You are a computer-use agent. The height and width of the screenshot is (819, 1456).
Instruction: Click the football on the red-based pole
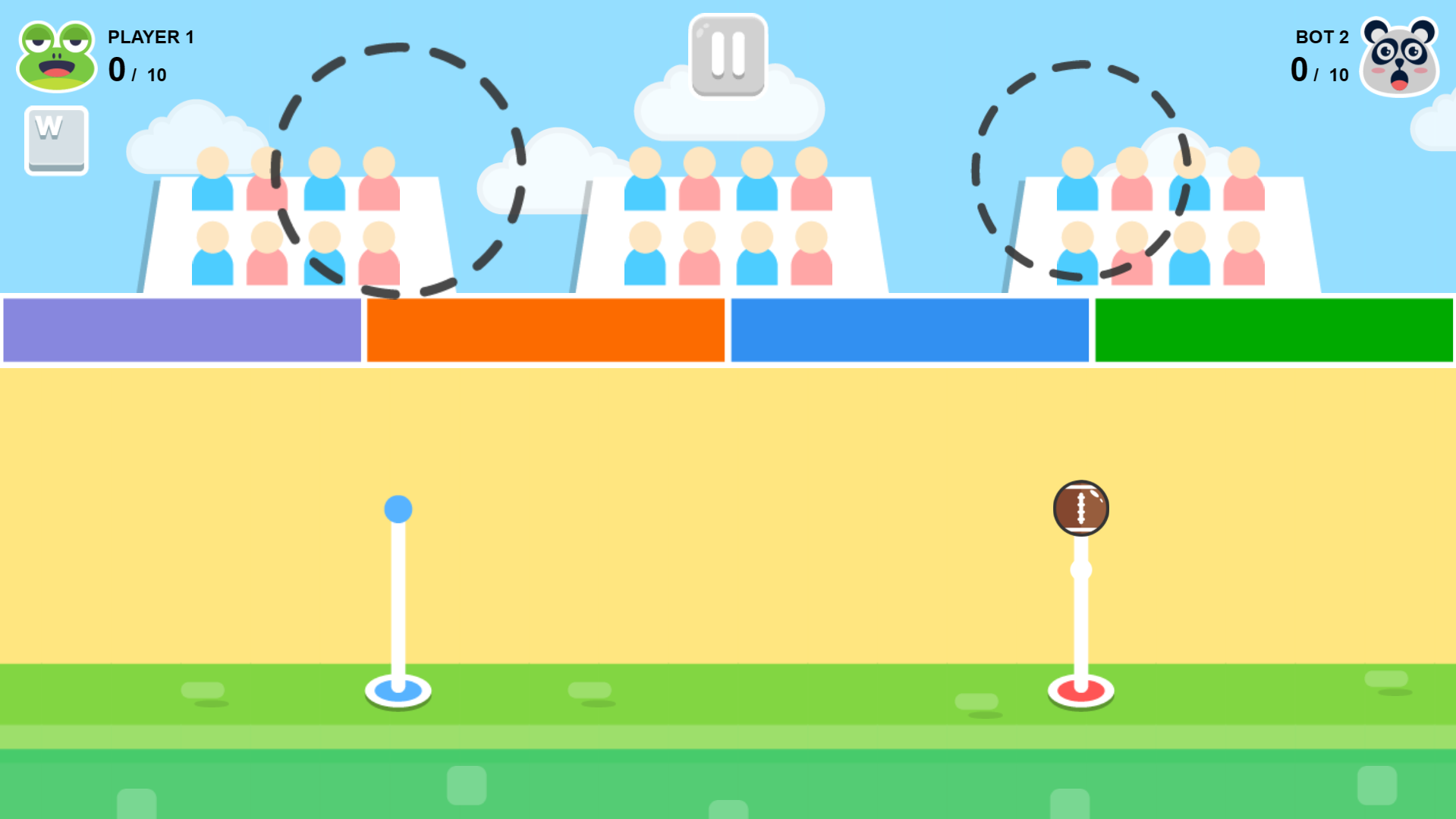[x=1080, y=507]
